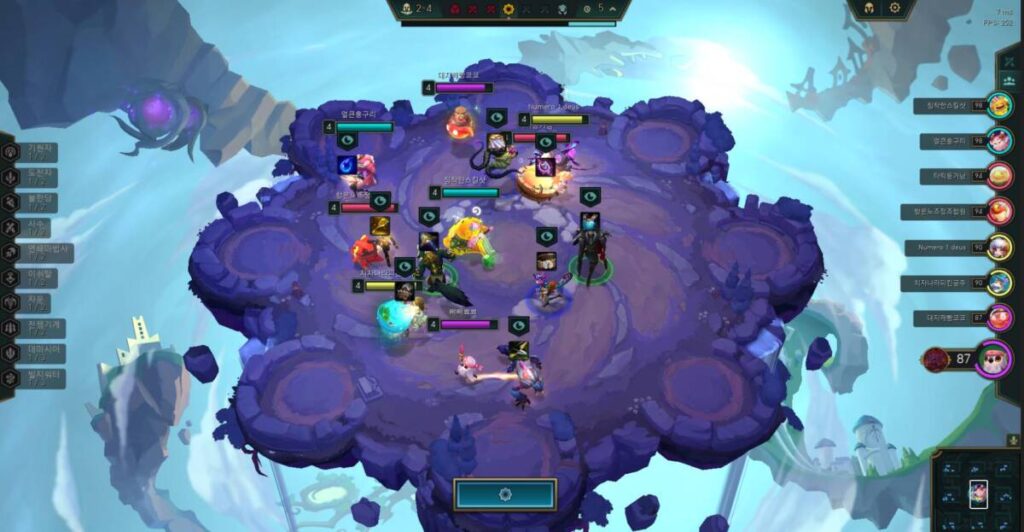View the board of player Numero 1 deus

tap(998, 247)
